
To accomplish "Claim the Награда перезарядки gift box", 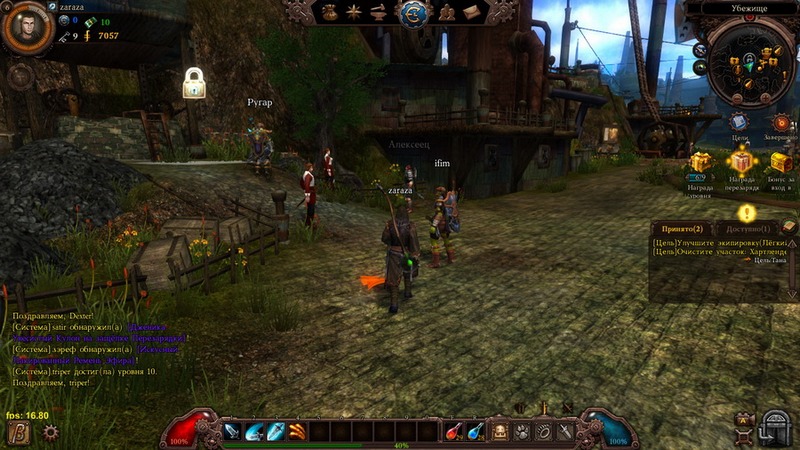I will 741,162.
